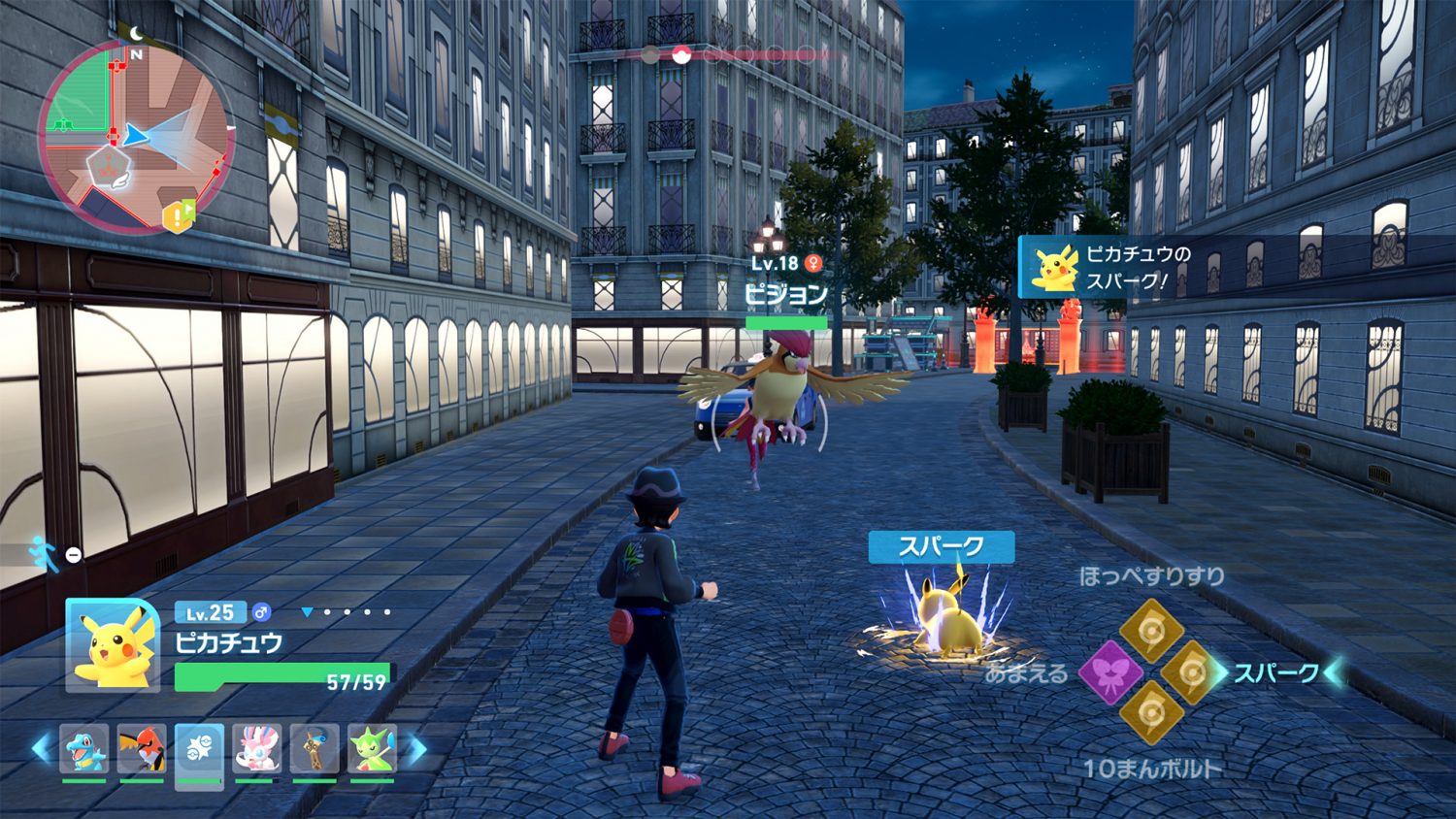
Task: Pick the green Roselia party slot
Action: 373,749
